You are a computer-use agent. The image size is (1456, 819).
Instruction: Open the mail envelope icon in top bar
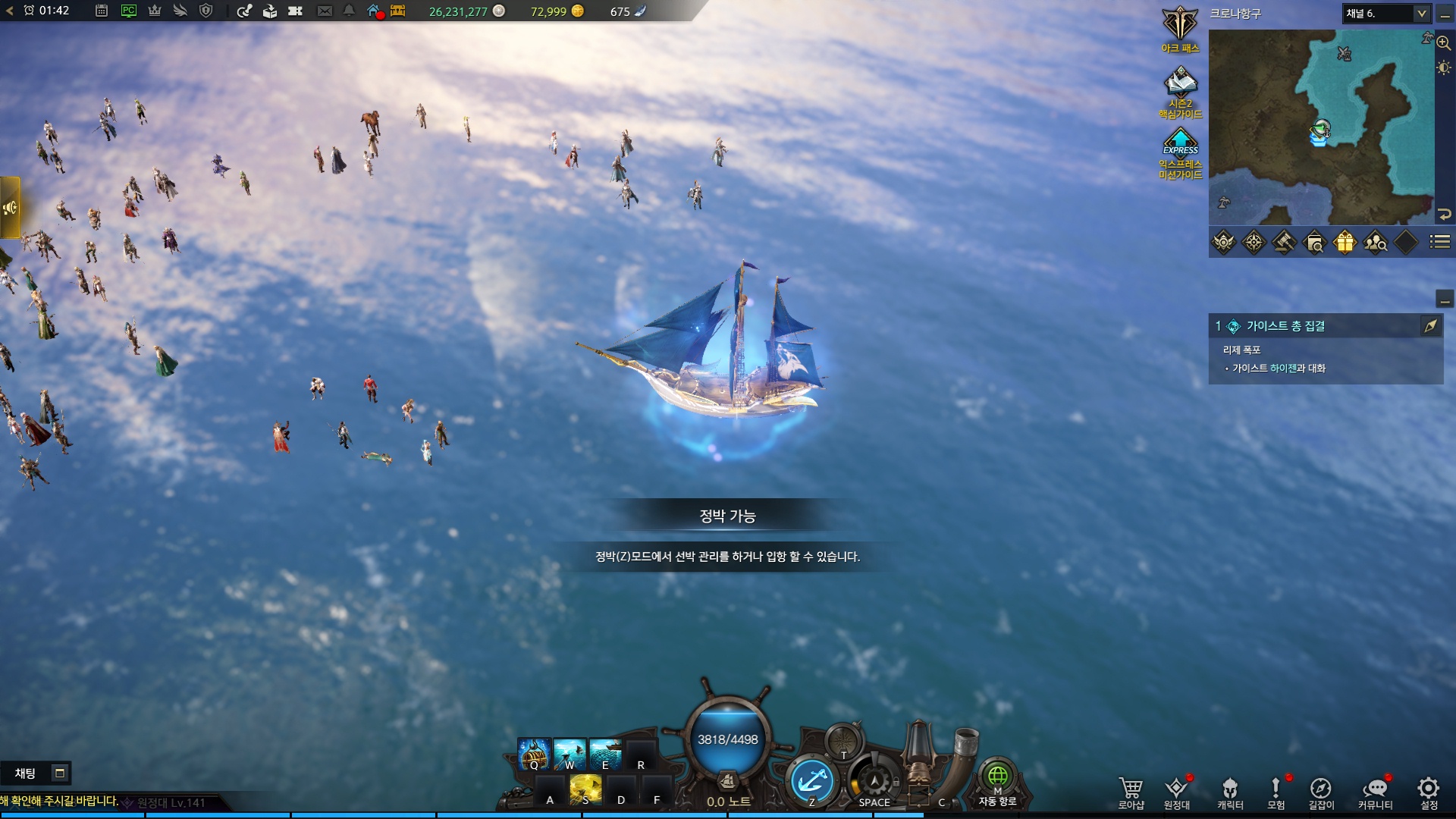[x=325, y=11]
